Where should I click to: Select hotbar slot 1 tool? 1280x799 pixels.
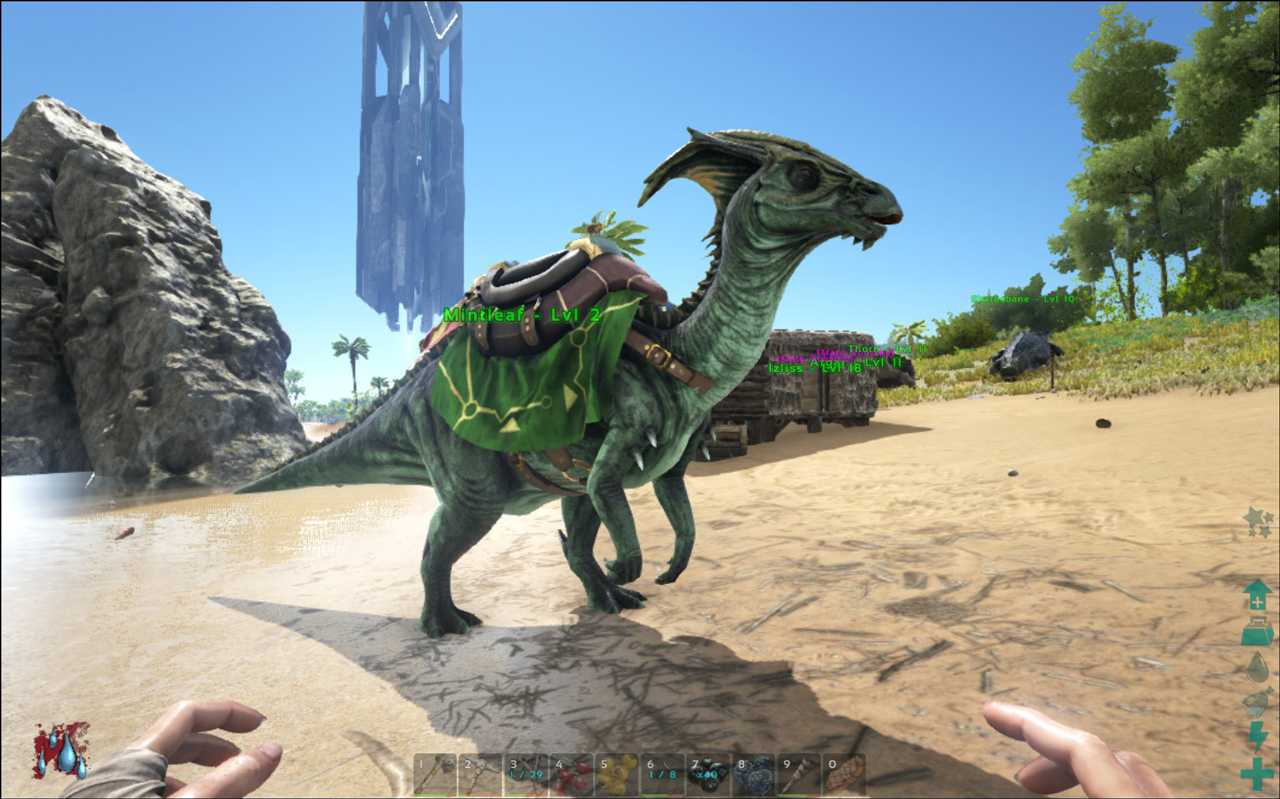[434, 774]
